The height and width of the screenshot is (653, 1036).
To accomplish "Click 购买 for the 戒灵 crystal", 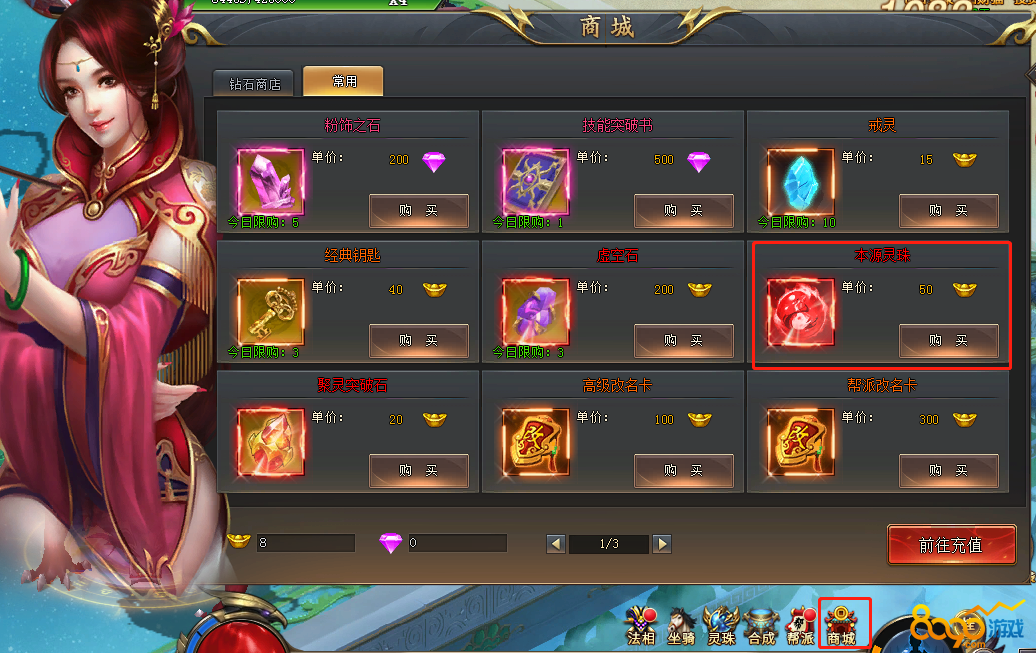I will (x=948, y=211).
